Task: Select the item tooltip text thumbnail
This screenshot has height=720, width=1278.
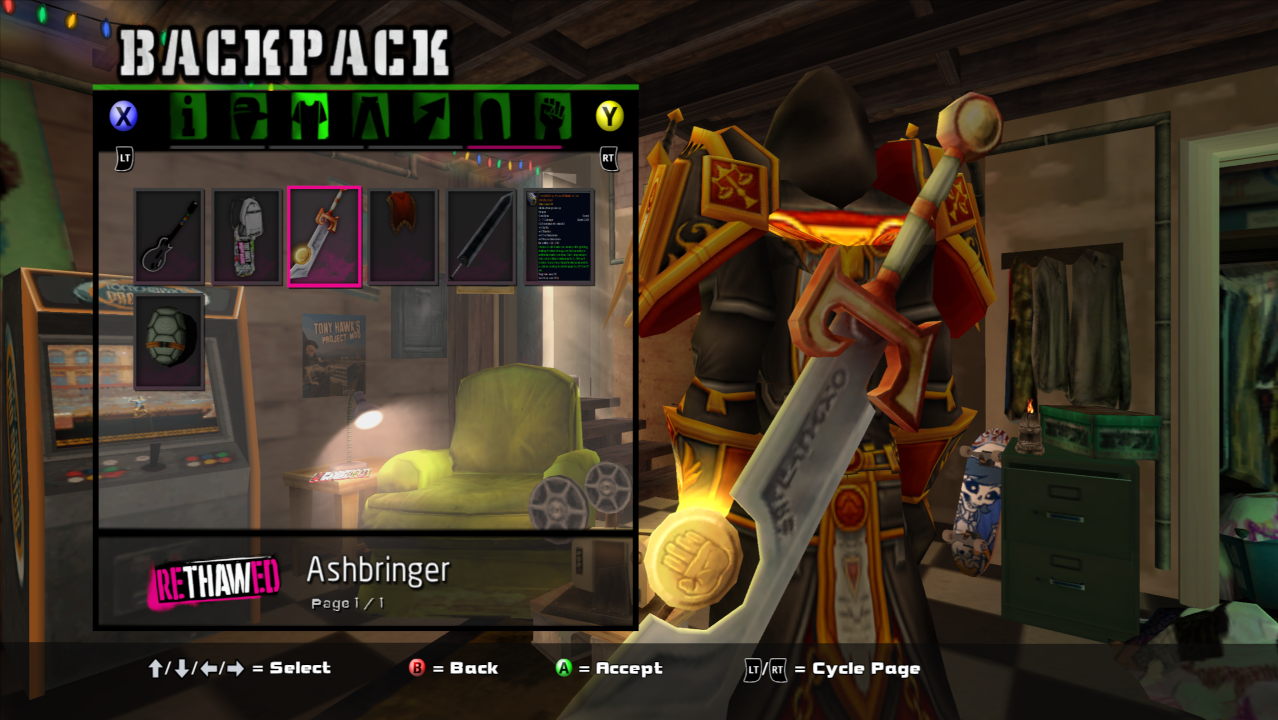Action: [558, 237]
